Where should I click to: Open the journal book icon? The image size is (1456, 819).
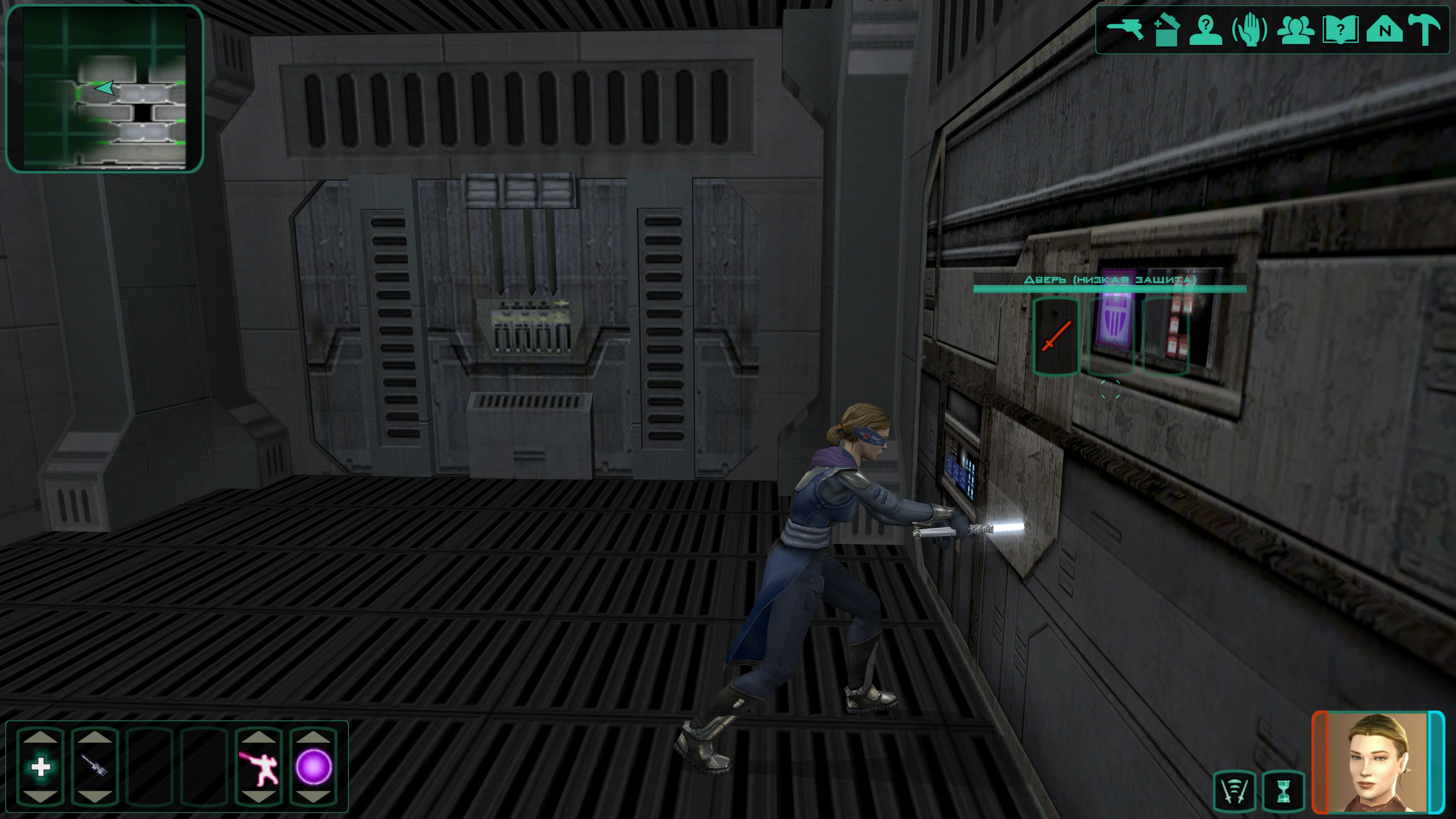[x=1340, y=29]
